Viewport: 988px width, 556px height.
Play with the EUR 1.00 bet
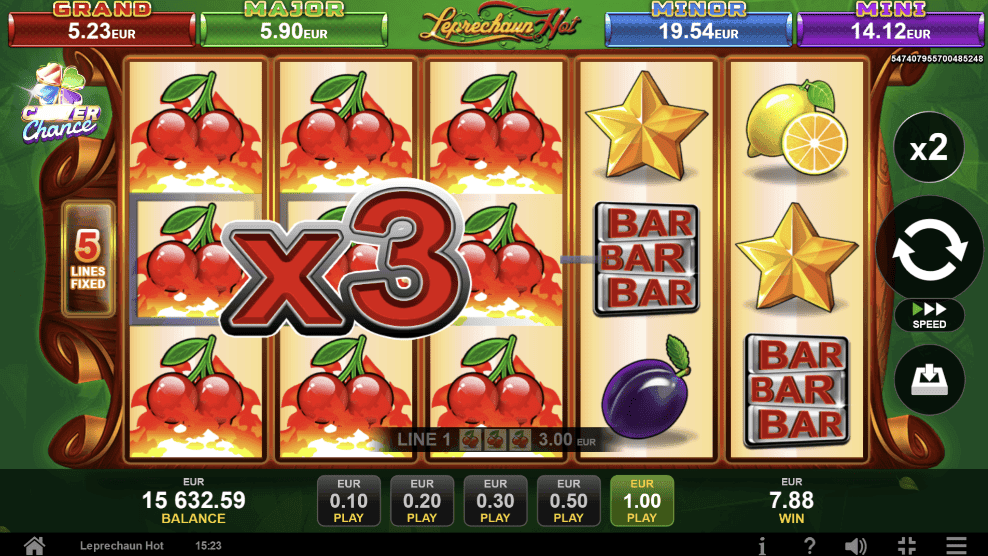(642, 500)
